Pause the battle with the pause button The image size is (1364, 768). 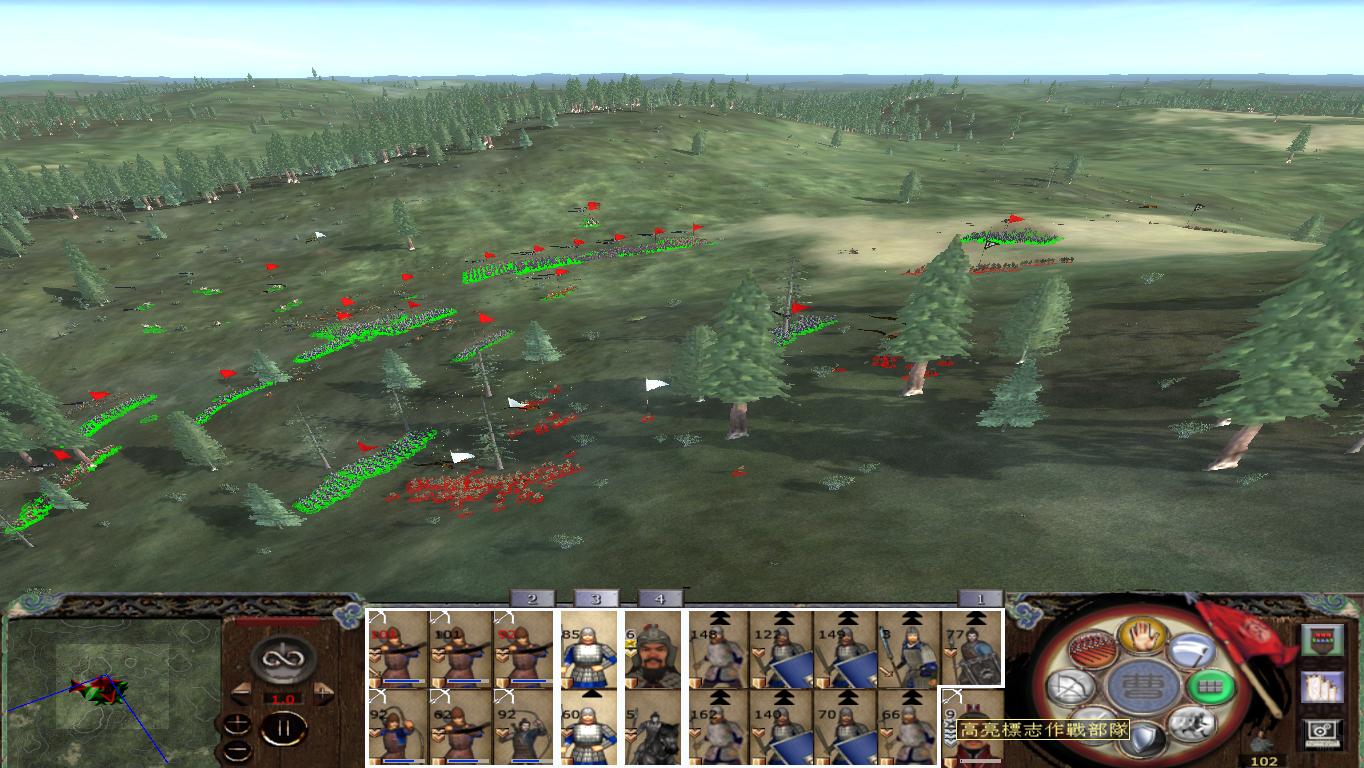pos(283,728)
